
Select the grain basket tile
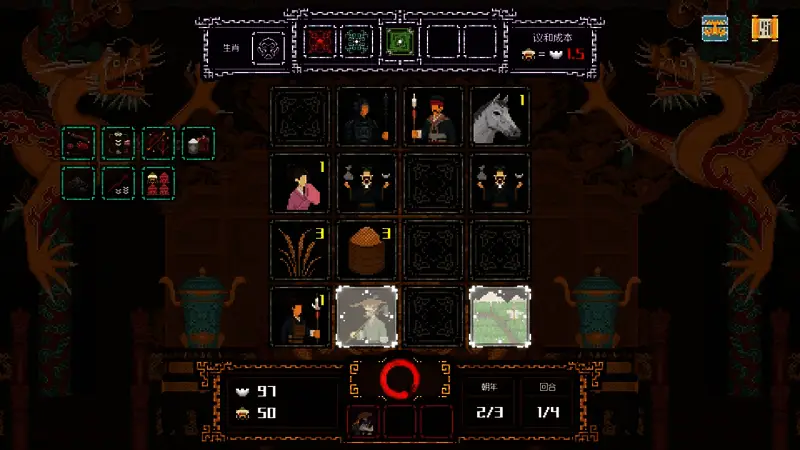(366, 250)
